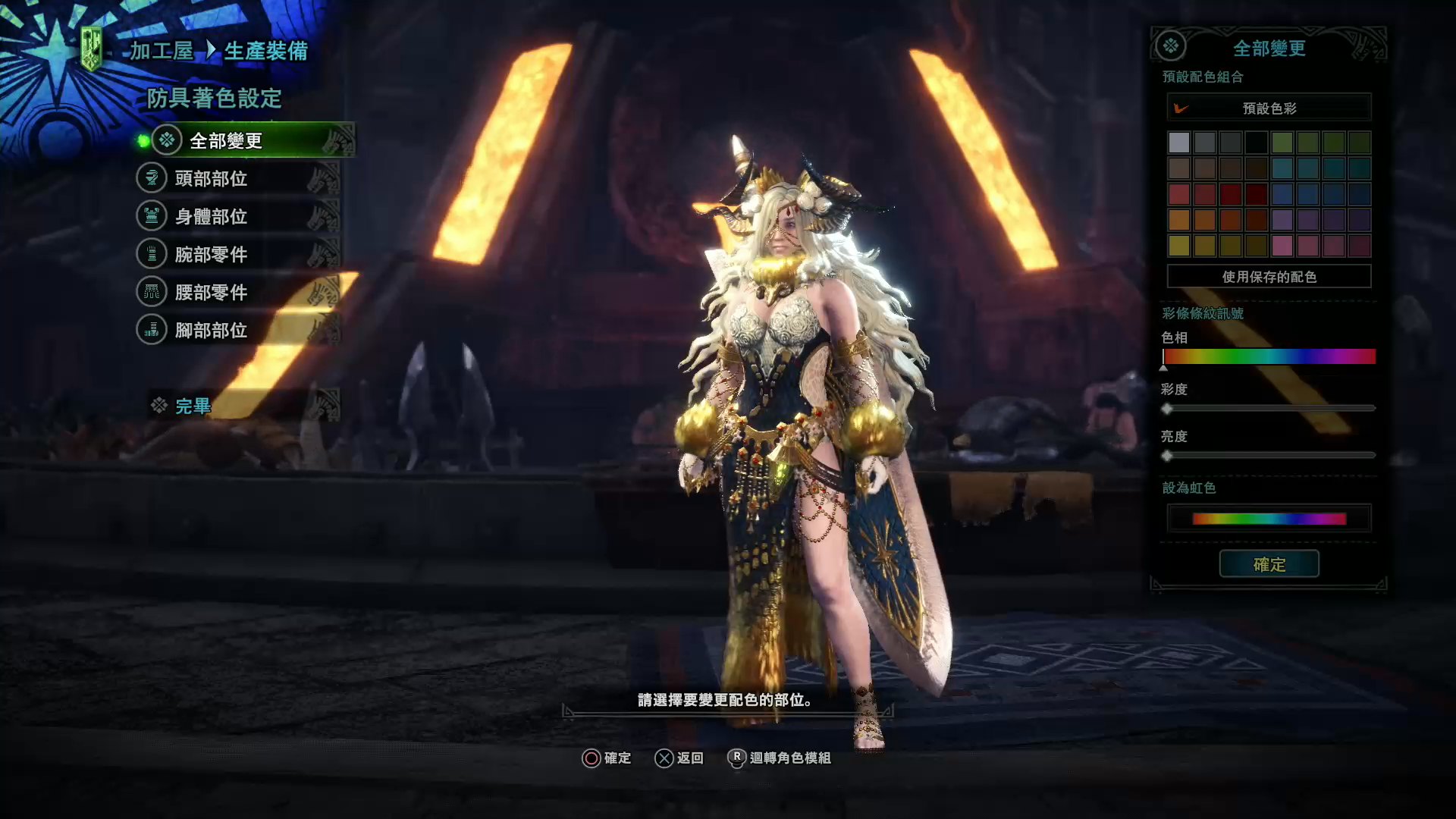Pick the light gray color swatch
The width and height of the screenshot is (1456, 819).
point(1179,143)
